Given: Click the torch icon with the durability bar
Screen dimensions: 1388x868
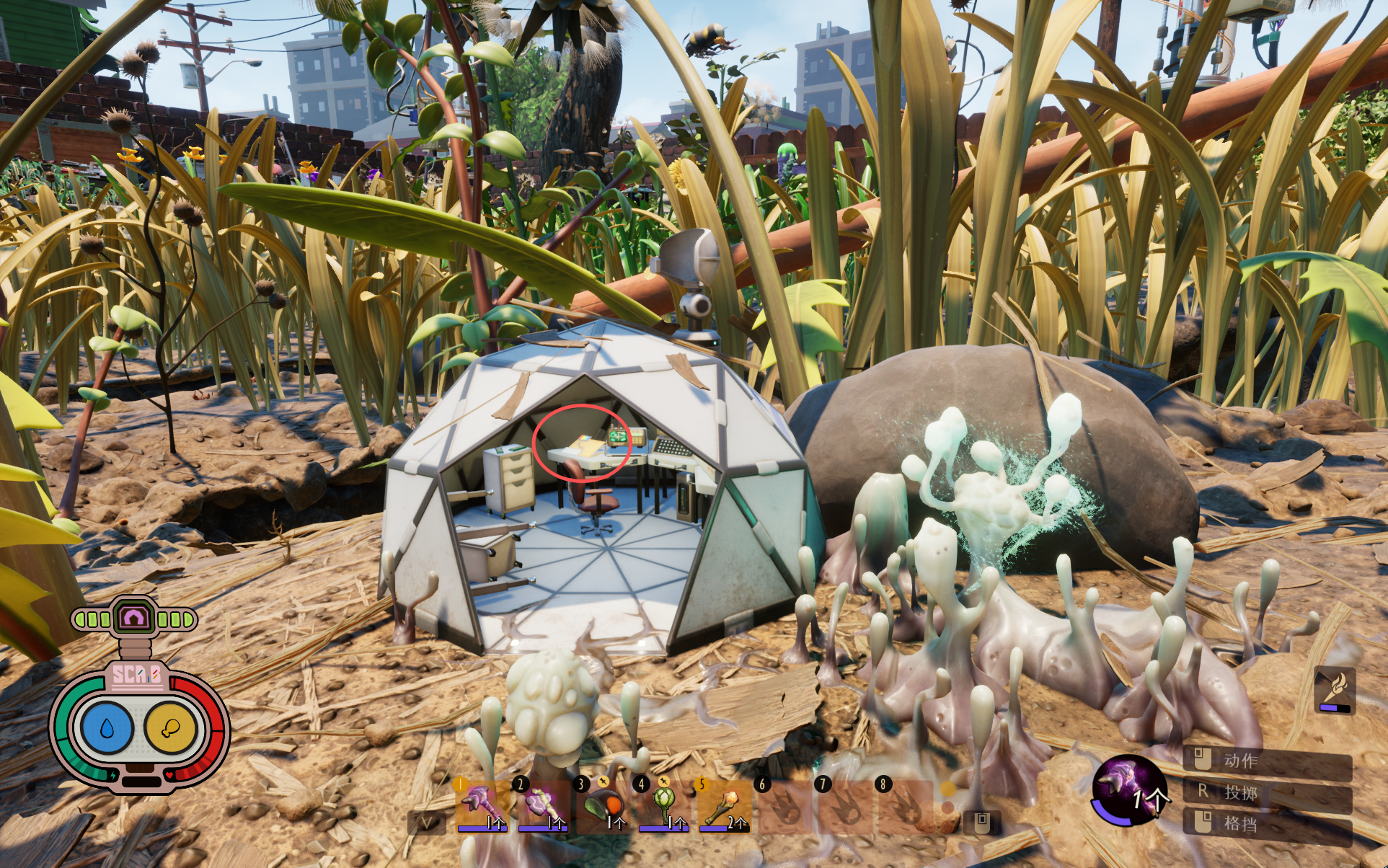Looking at the screenshot, I should pos(1335,688).
